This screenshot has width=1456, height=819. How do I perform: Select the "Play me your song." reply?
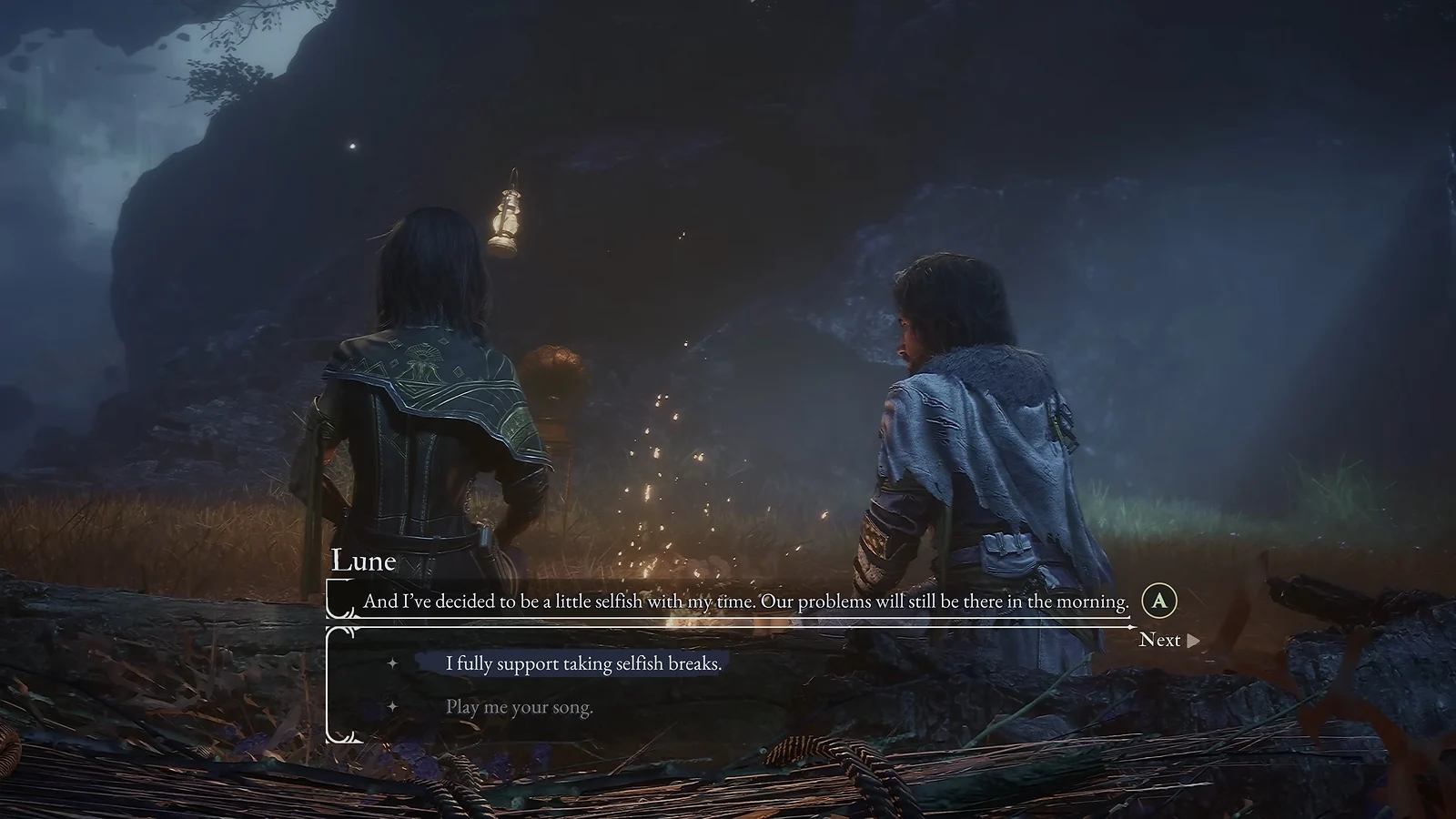tap(519, 707)
